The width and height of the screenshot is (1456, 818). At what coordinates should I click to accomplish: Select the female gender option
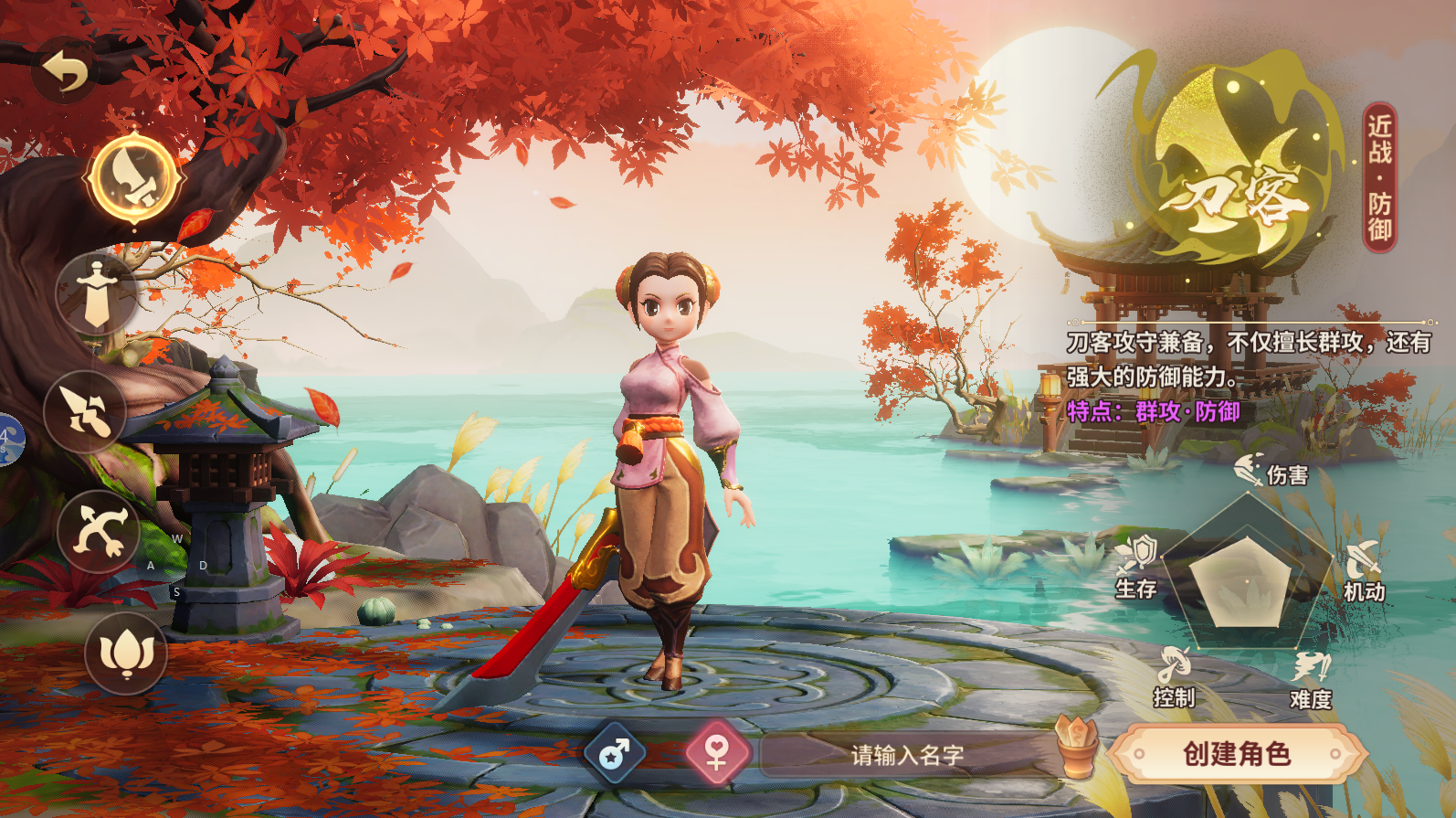point(717,754)
